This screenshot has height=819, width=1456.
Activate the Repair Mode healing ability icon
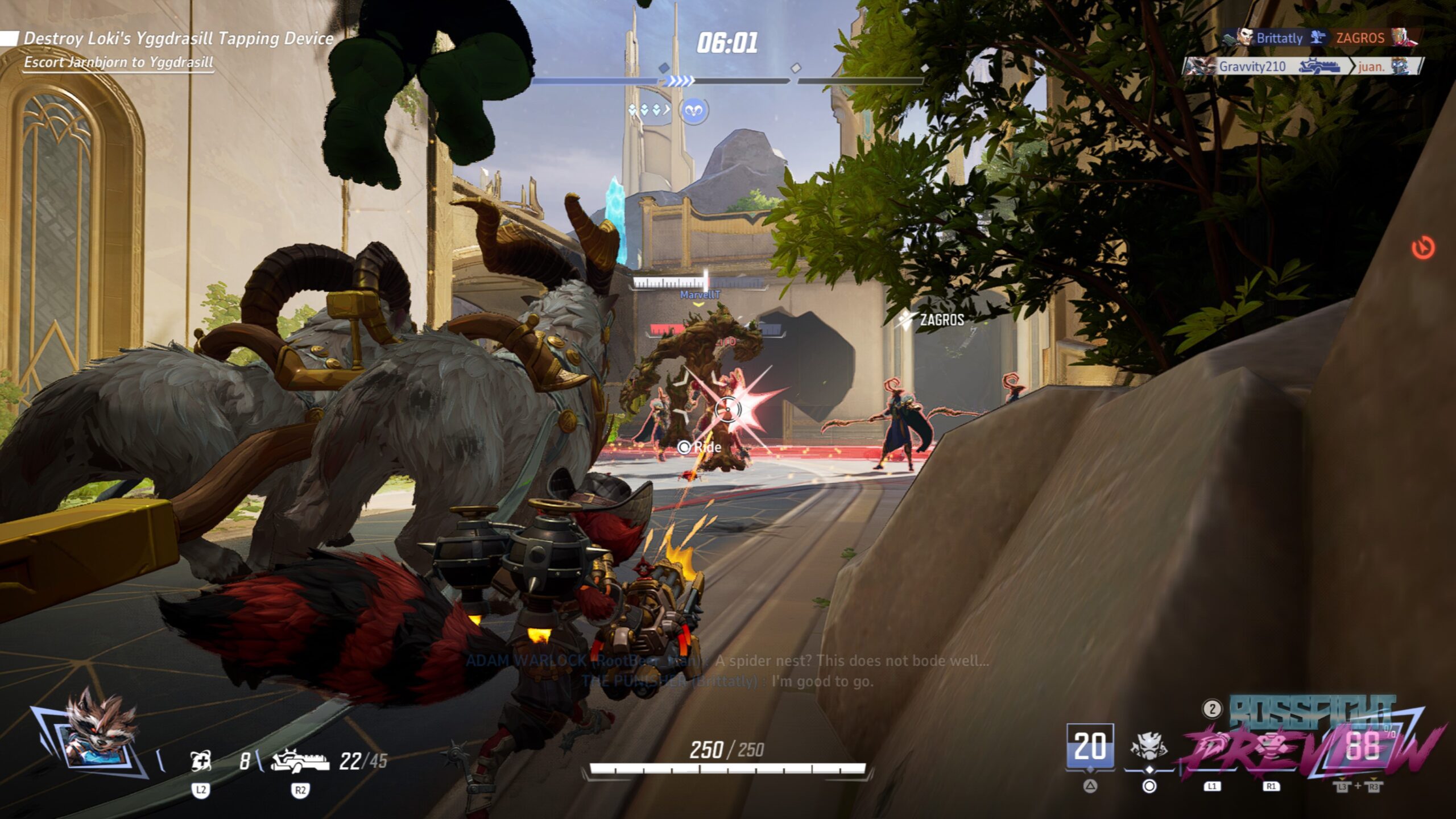point(200,760)
